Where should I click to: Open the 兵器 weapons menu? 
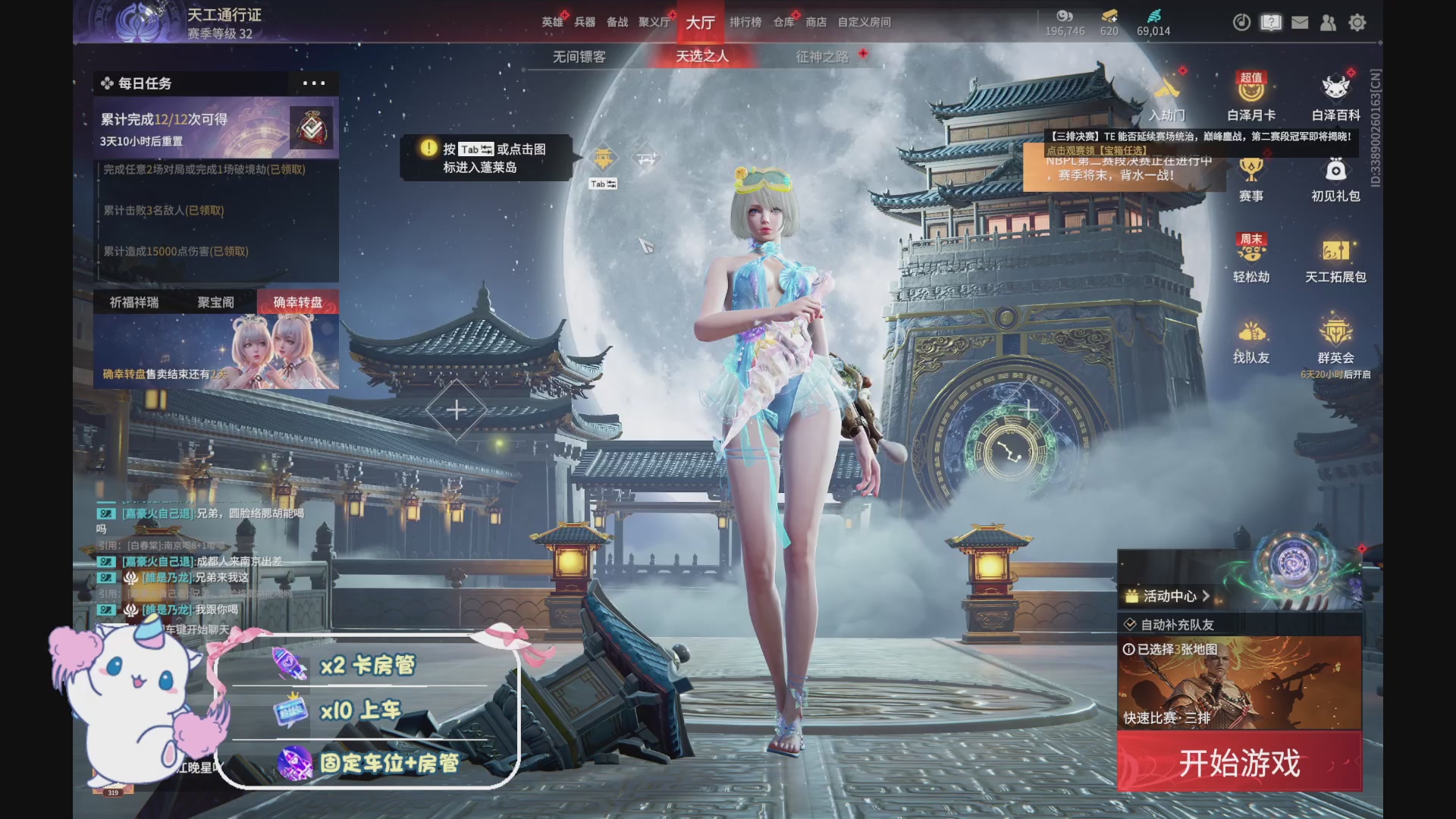pyautogui.click(x=585, y=22)
